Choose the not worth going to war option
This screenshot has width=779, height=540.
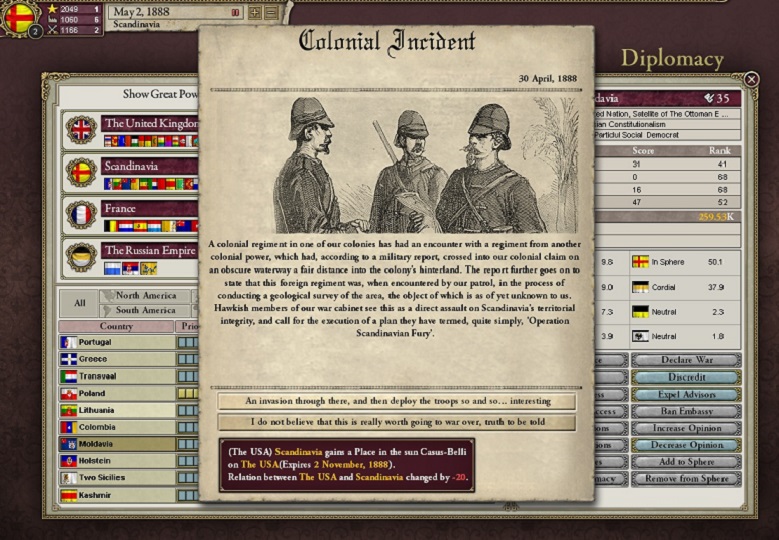396,422
